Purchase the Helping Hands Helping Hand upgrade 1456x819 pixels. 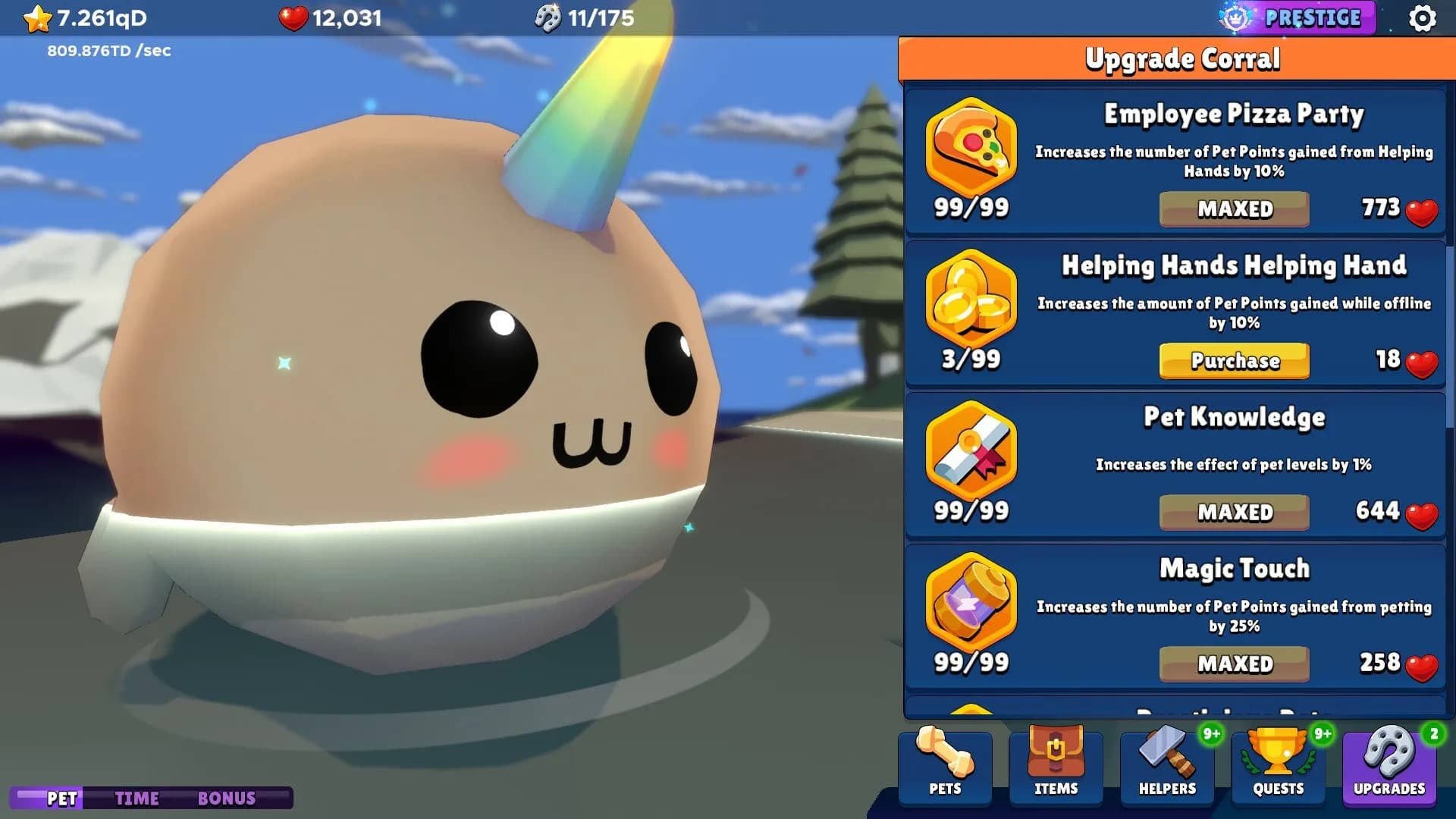point(1234,361)
